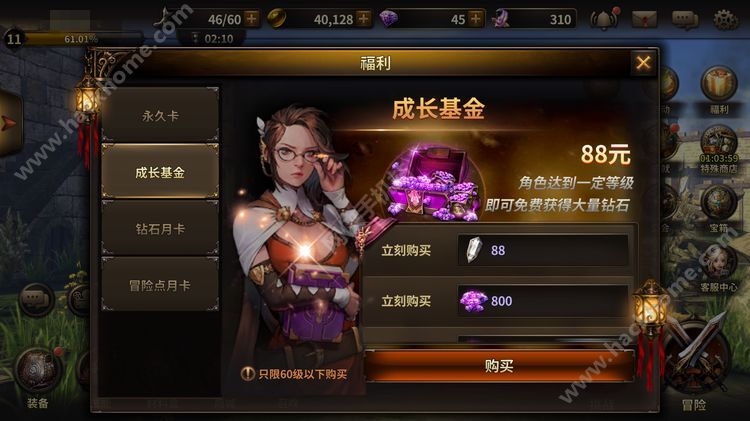
Task: Add gold with the plus beside 40,128
Action: coord(362,18)
